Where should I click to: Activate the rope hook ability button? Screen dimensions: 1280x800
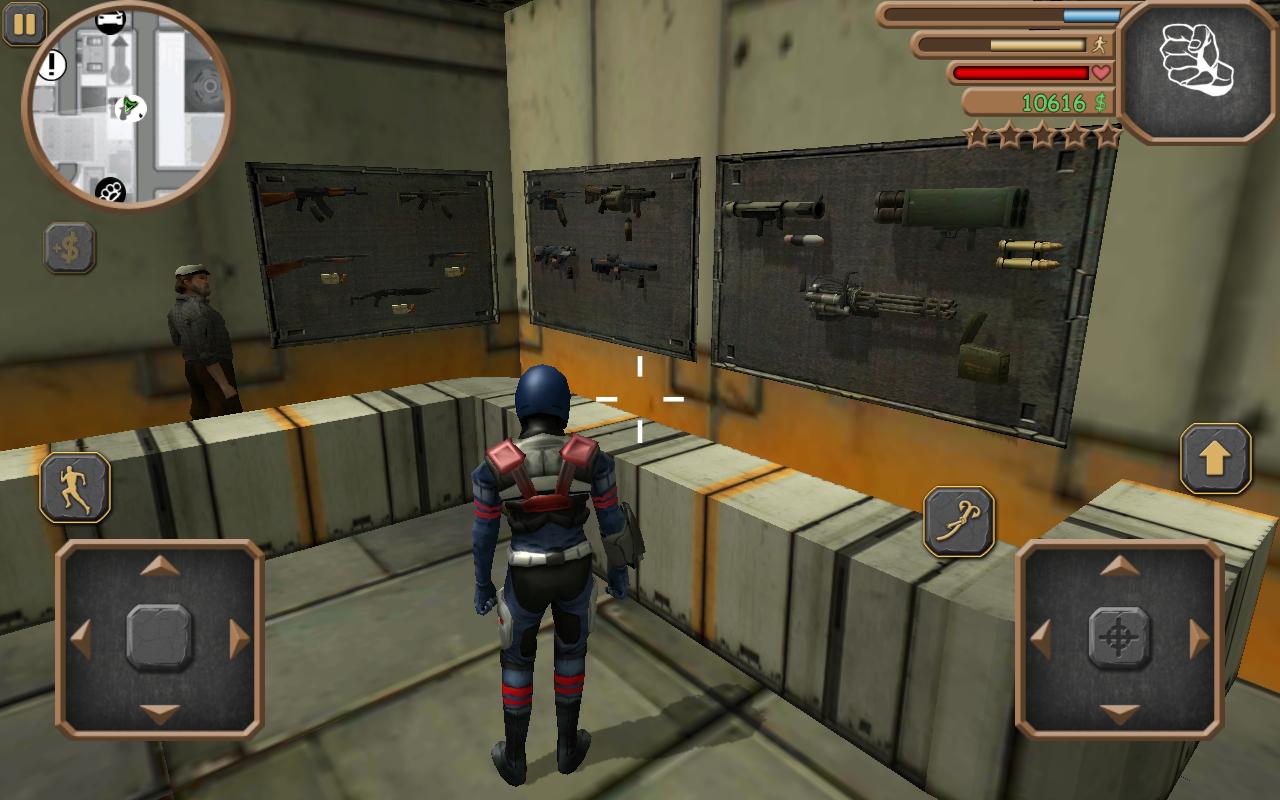click(x=958, y=521)
